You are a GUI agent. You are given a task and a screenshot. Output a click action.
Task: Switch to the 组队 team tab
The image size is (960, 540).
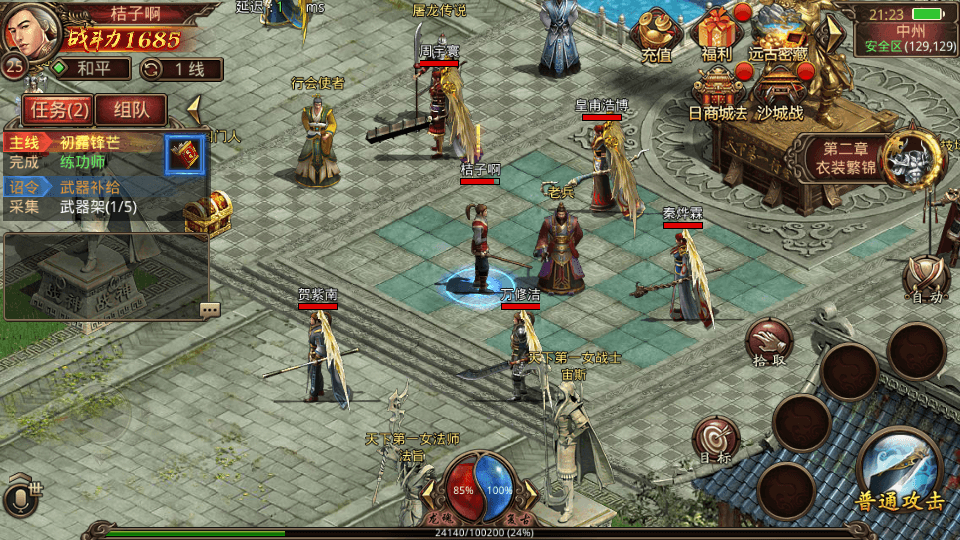132,110
